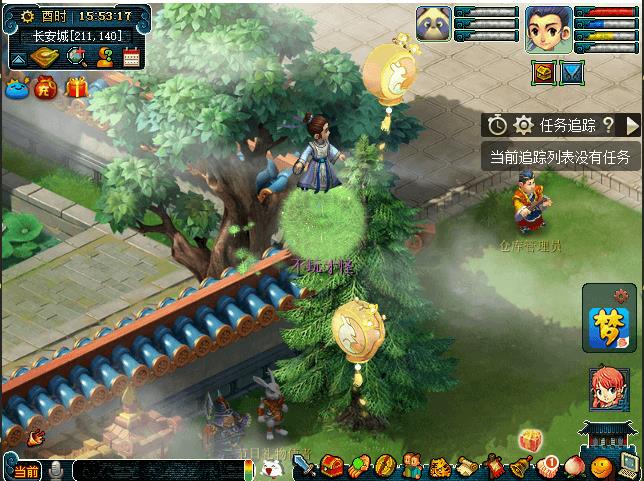Click the blue slime mascot icon
This screenshot has height=481, width=644.
point(16,89)
